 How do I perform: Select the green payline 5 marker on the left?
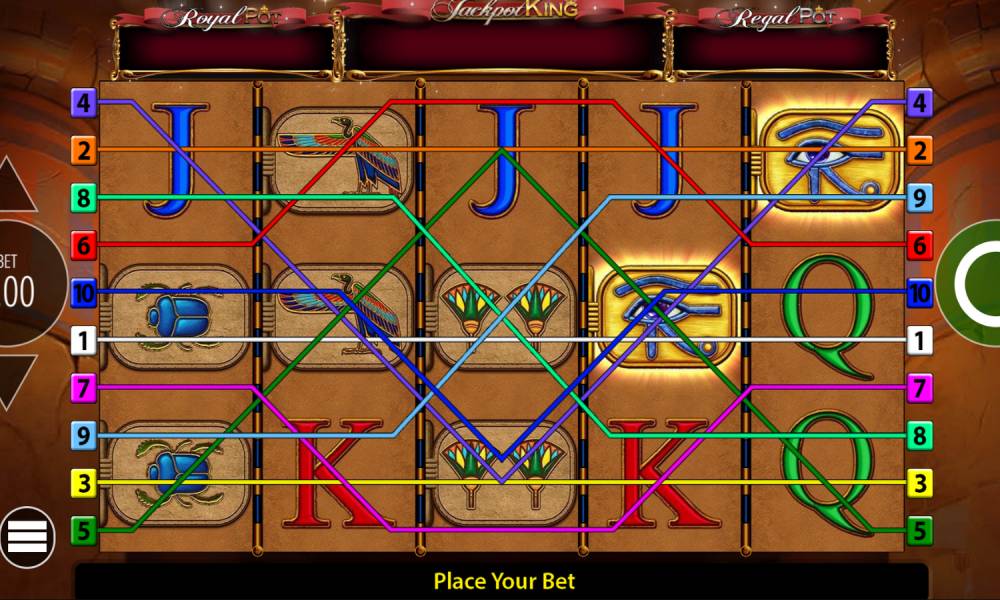pos(84,531)
